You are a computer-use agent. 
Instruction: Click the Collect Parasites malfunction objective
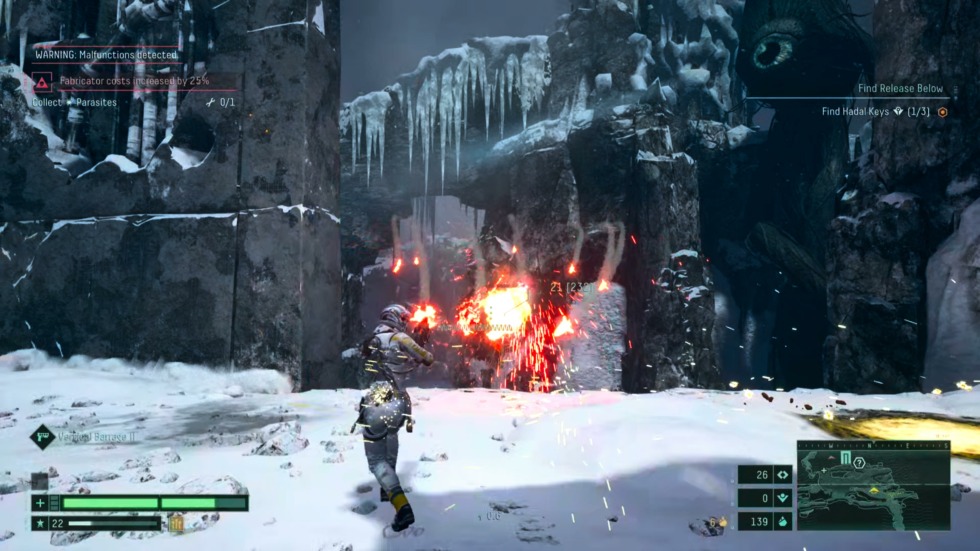[x=75, y=102]
